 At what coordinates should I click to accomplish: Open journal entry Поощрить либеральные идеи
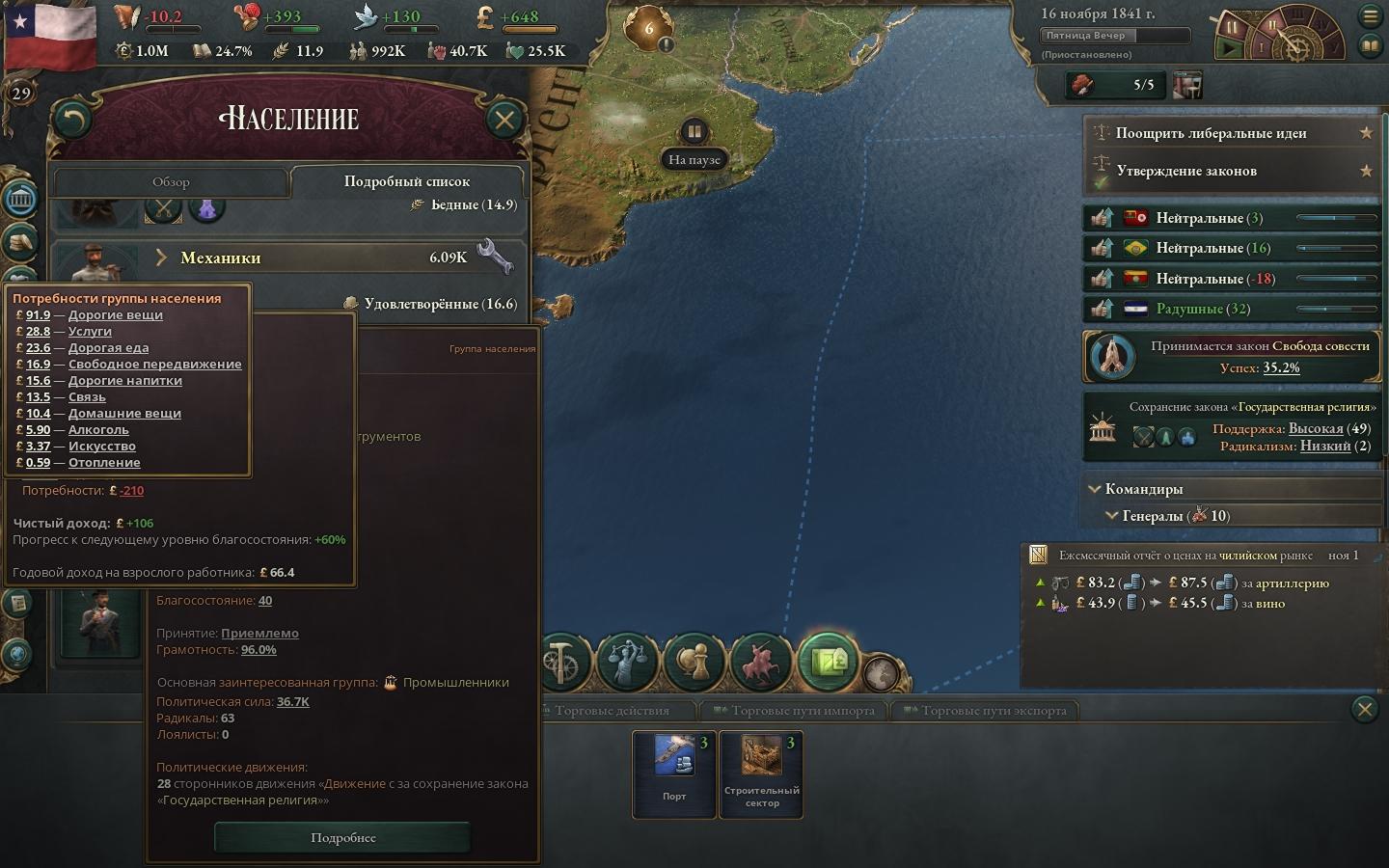[x=1211, y=133]
